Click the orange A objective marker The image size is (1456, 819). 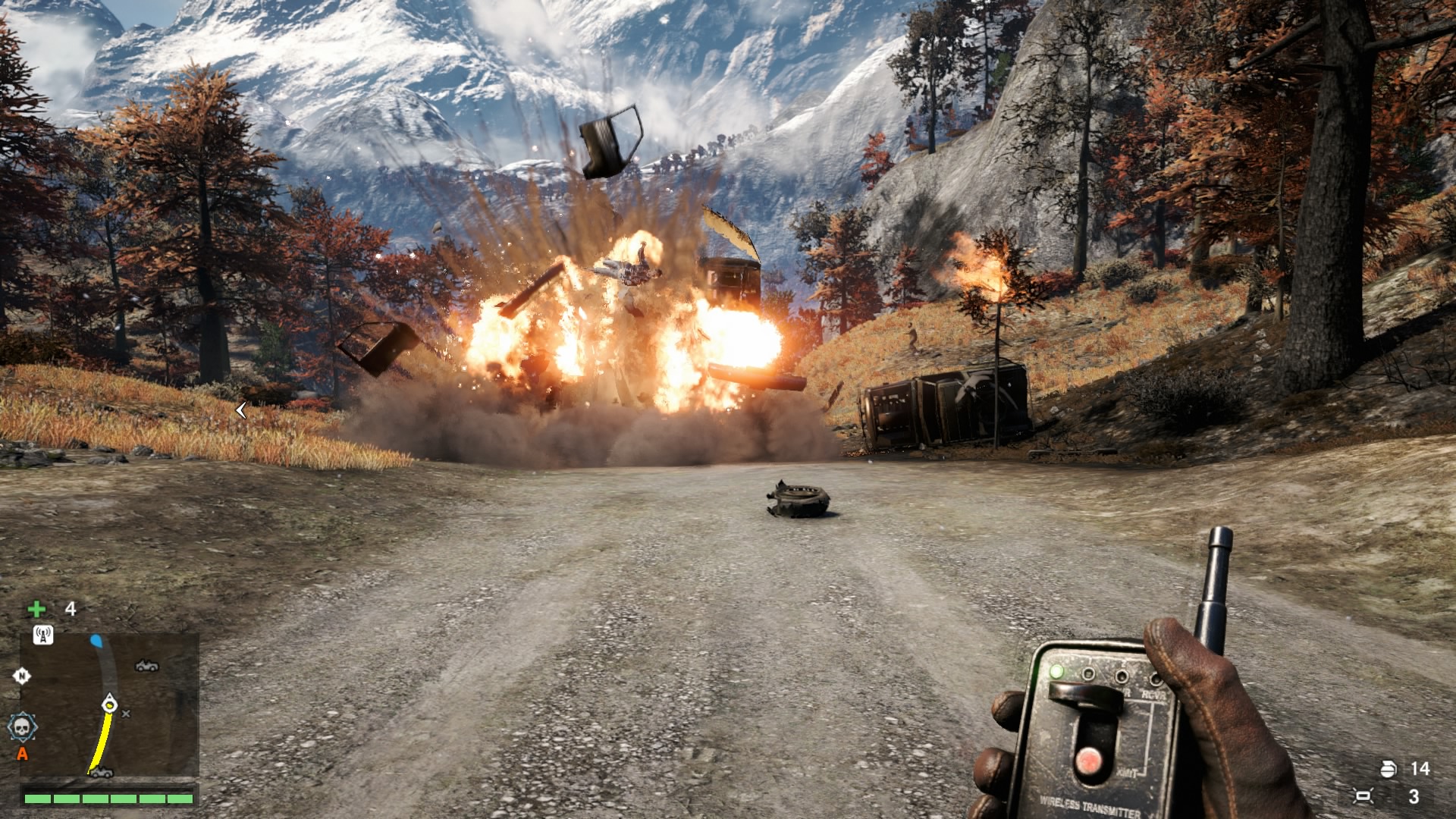click(22, 754)
